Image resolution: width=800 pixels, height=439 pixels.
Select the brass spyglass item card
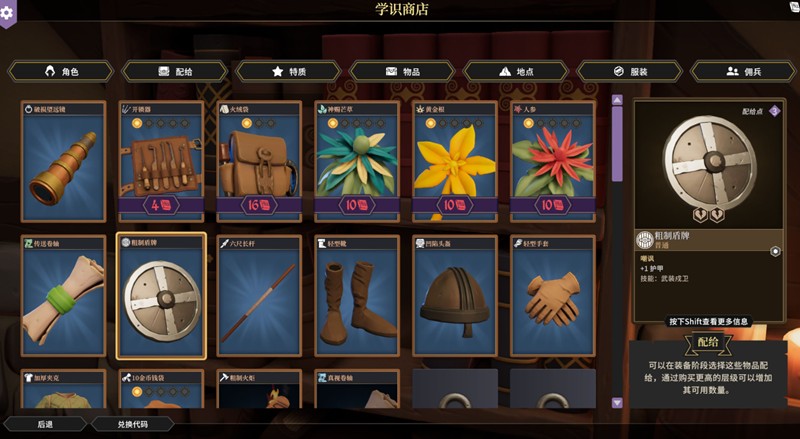click(63, 162)
